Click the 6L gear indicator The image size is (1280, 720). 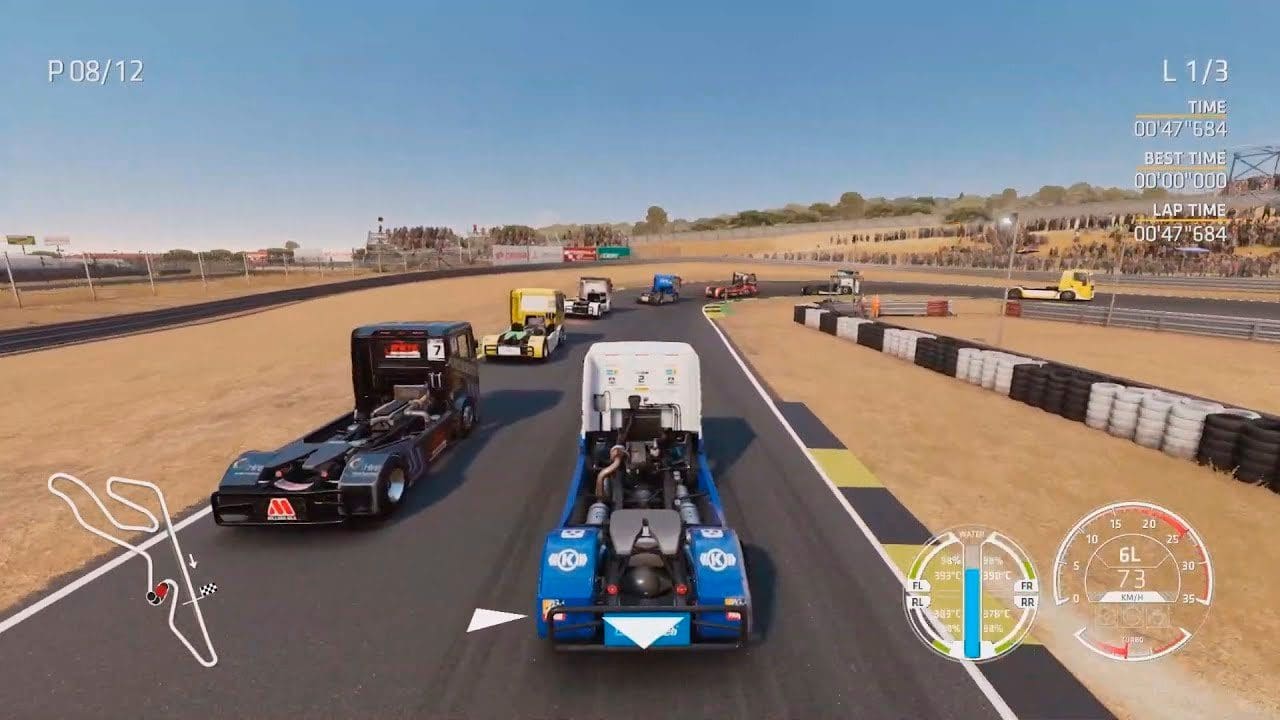click(x=1130, y=555)
